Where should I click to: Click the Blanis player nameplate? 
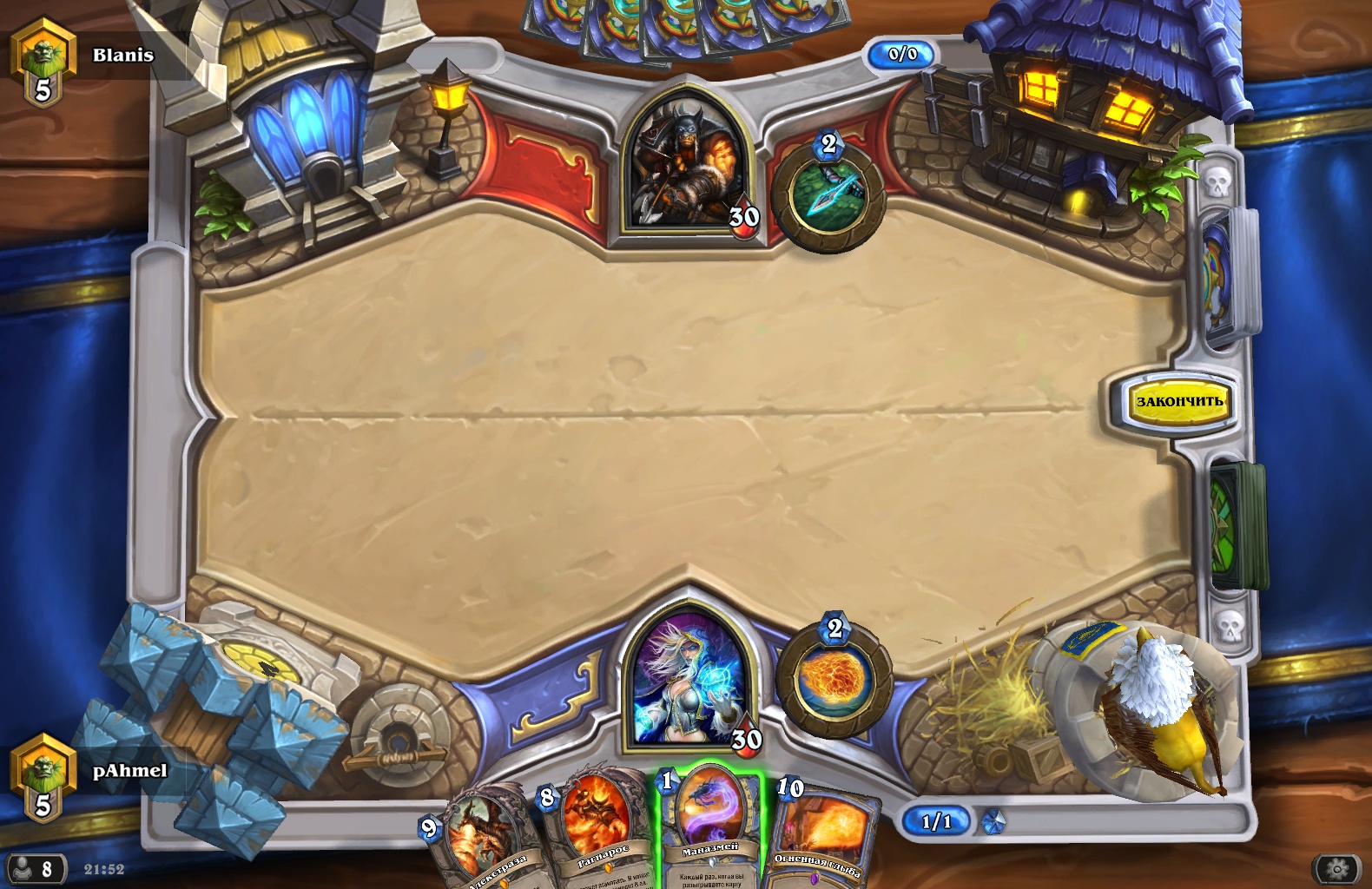122,56
